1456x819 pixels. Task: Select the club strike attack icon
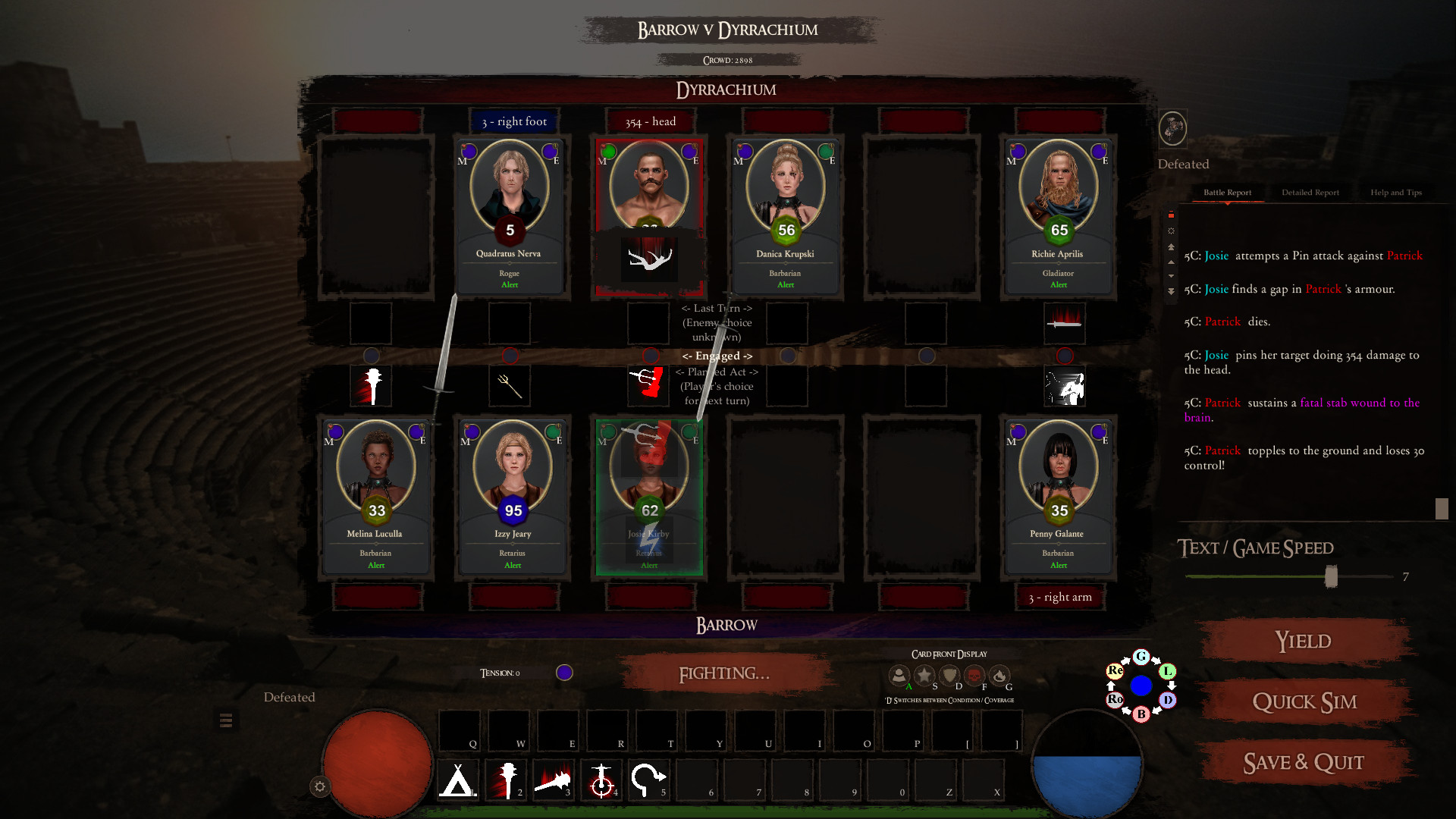(506, 780)
